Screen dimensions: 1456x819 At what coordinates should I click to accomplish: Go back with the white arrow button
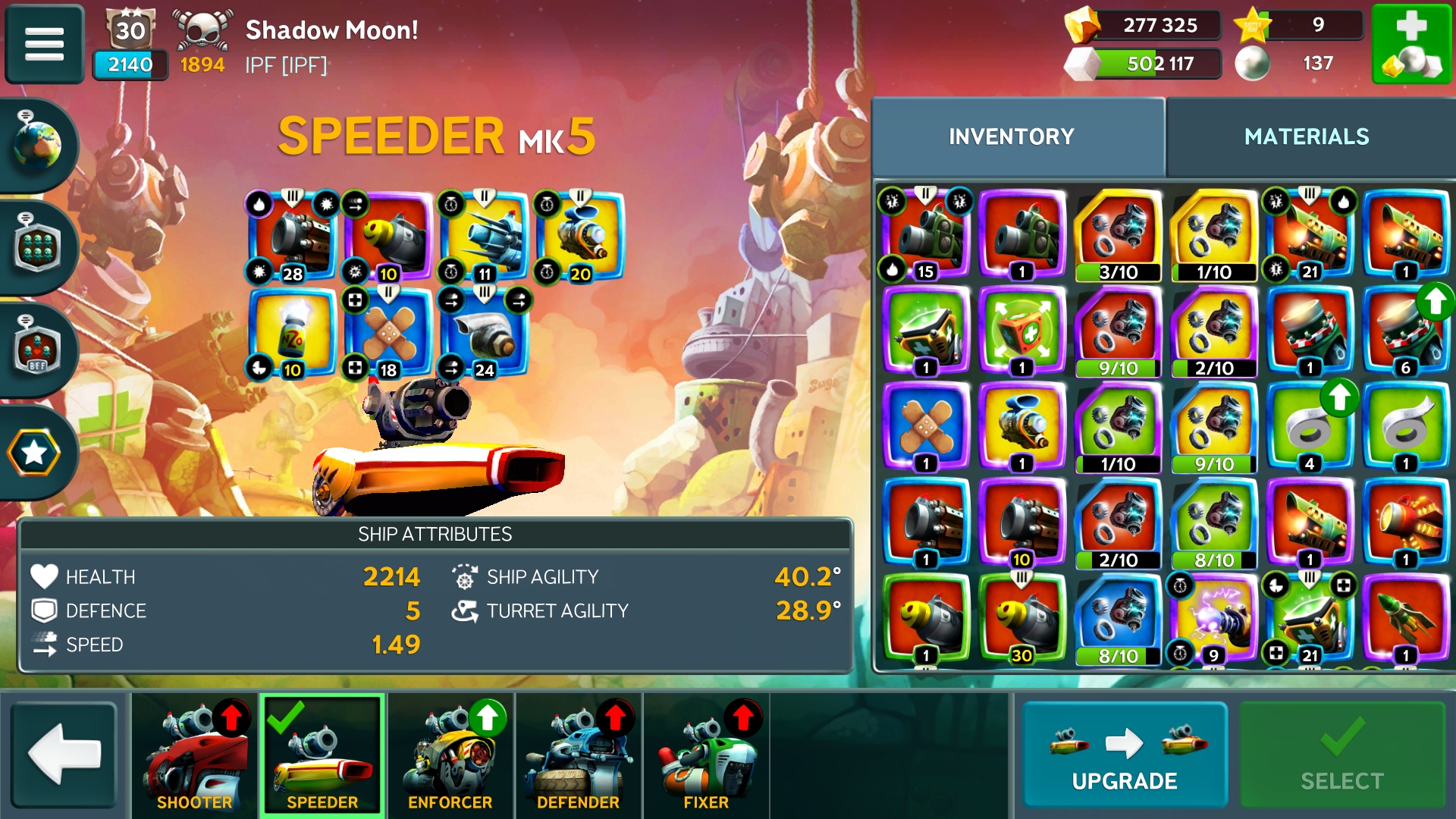pos(64,754)
